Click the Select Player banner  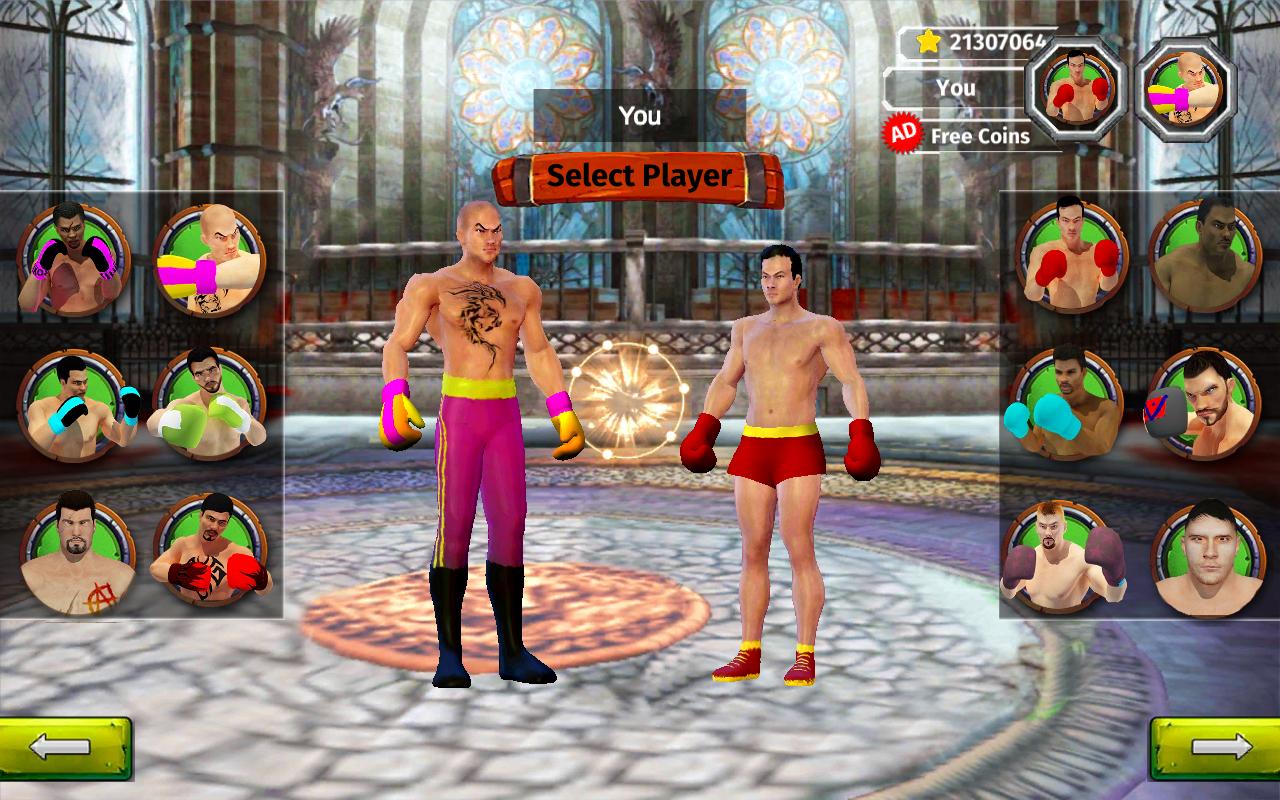click(638, 175)
